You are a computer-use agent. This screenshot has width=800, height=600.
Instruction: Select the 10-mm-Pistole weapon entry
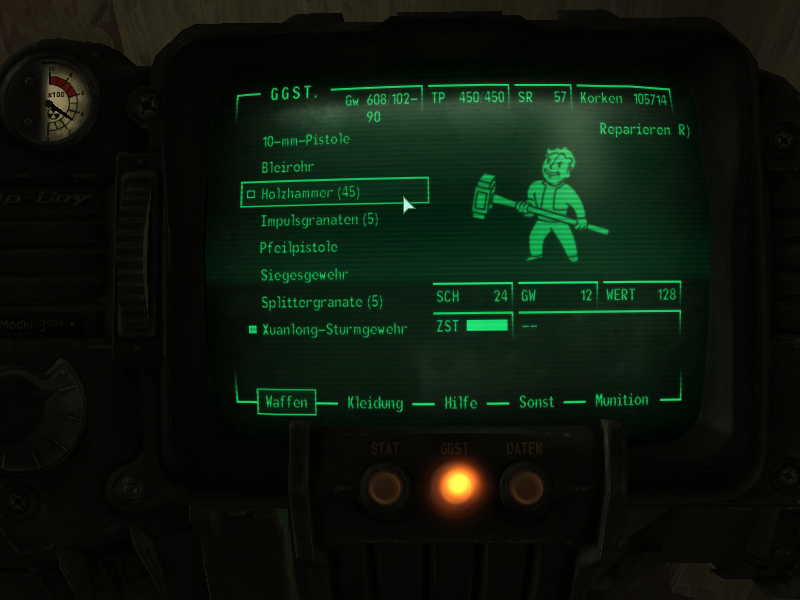pos(305,139)
